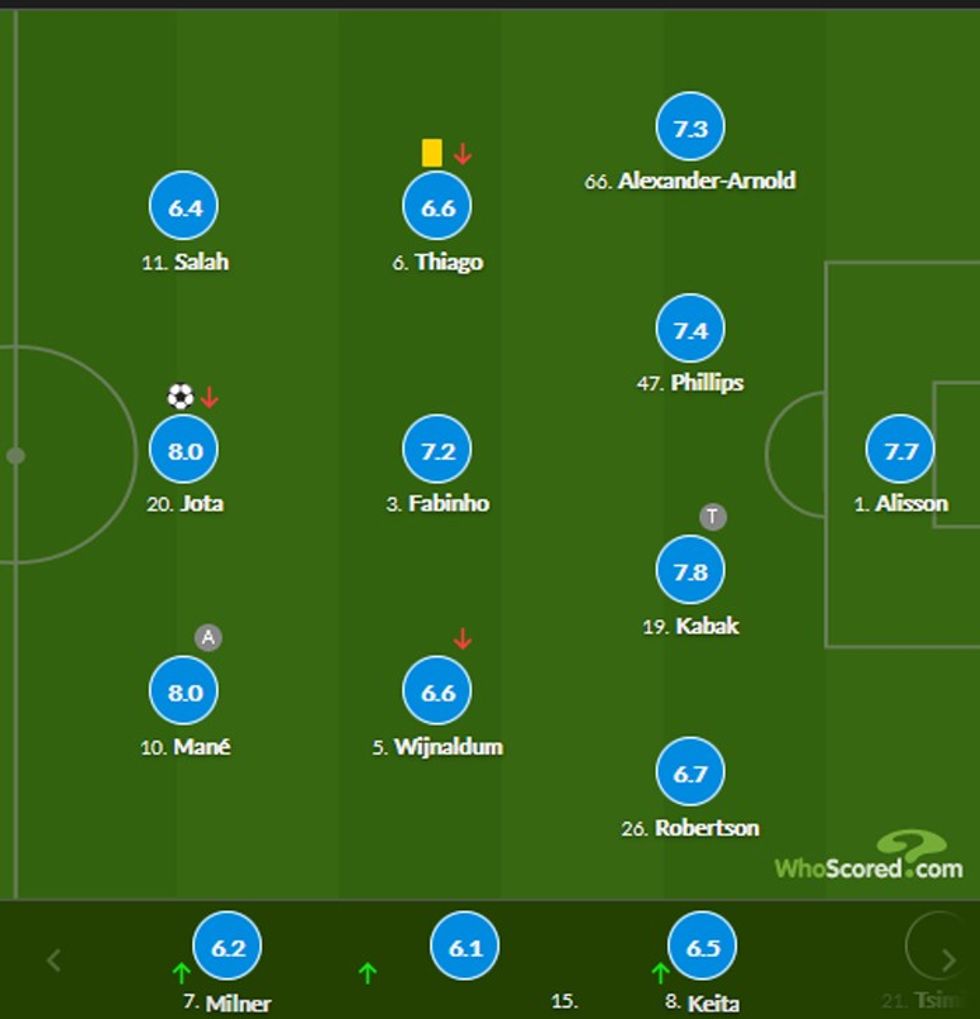
Task: Click the substitute rated 6.1
Action: [465, 947]
